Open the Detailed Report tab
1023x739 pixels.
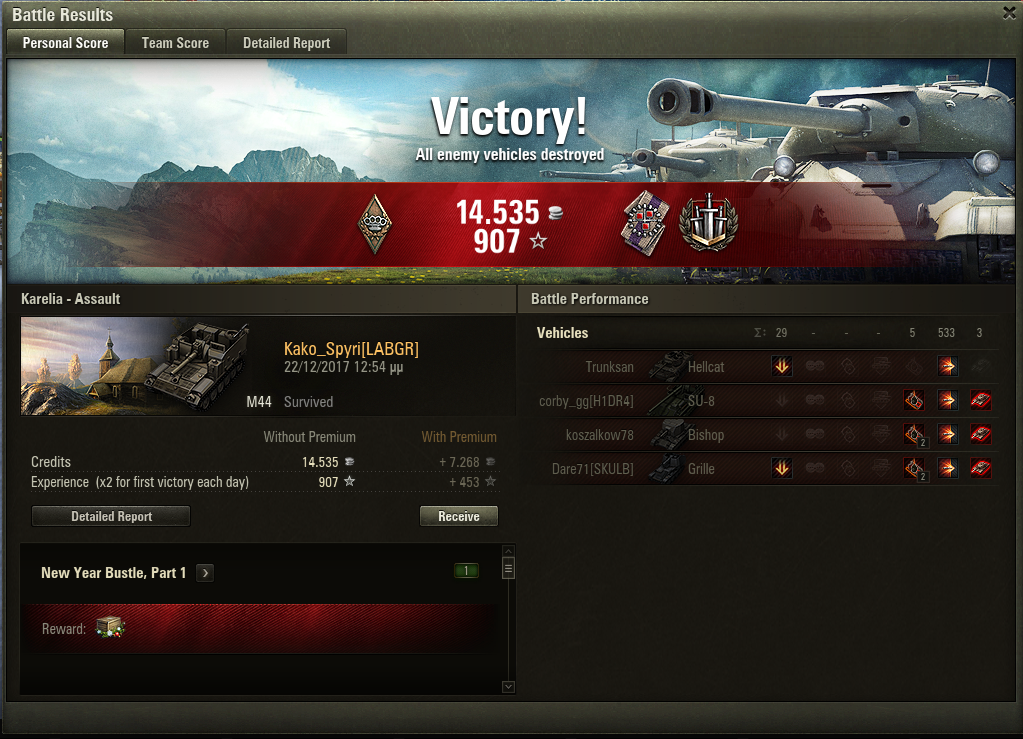click(286, 43)
